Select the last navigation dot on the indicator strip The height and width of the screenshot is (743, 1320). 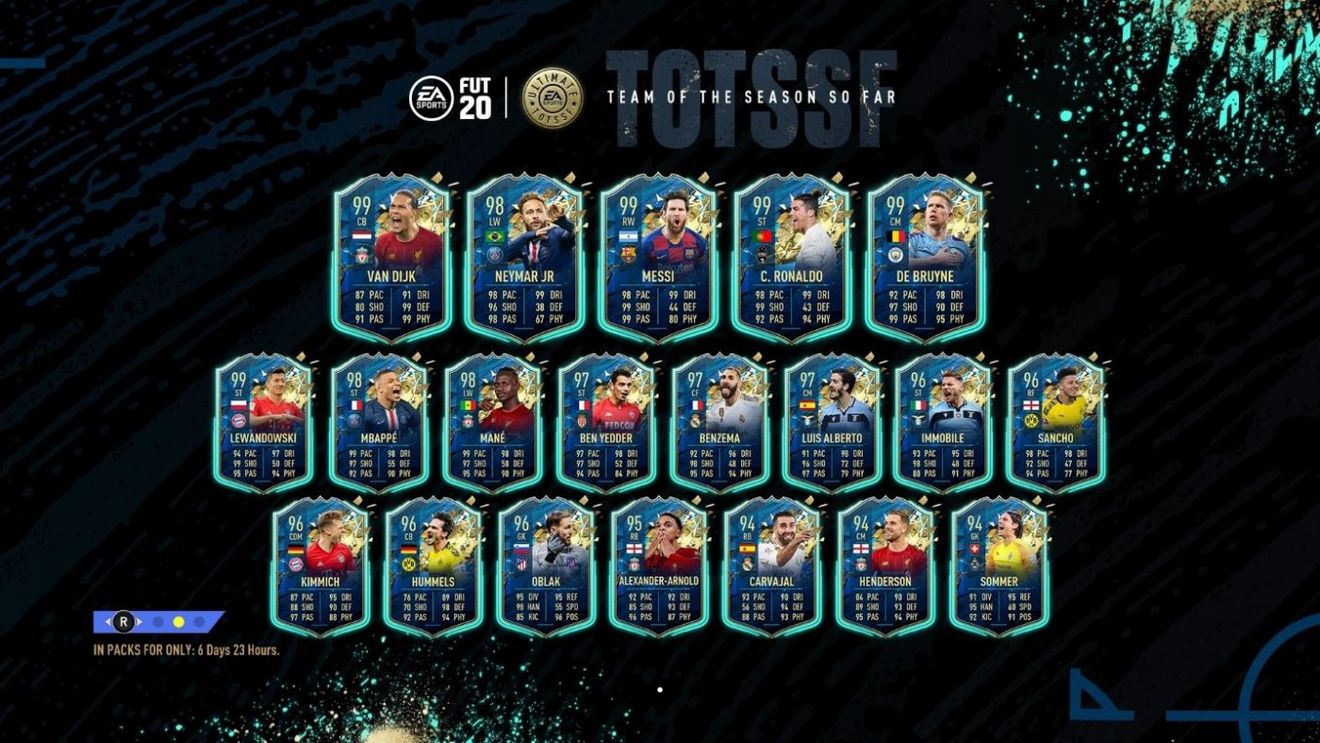[198, 622]
